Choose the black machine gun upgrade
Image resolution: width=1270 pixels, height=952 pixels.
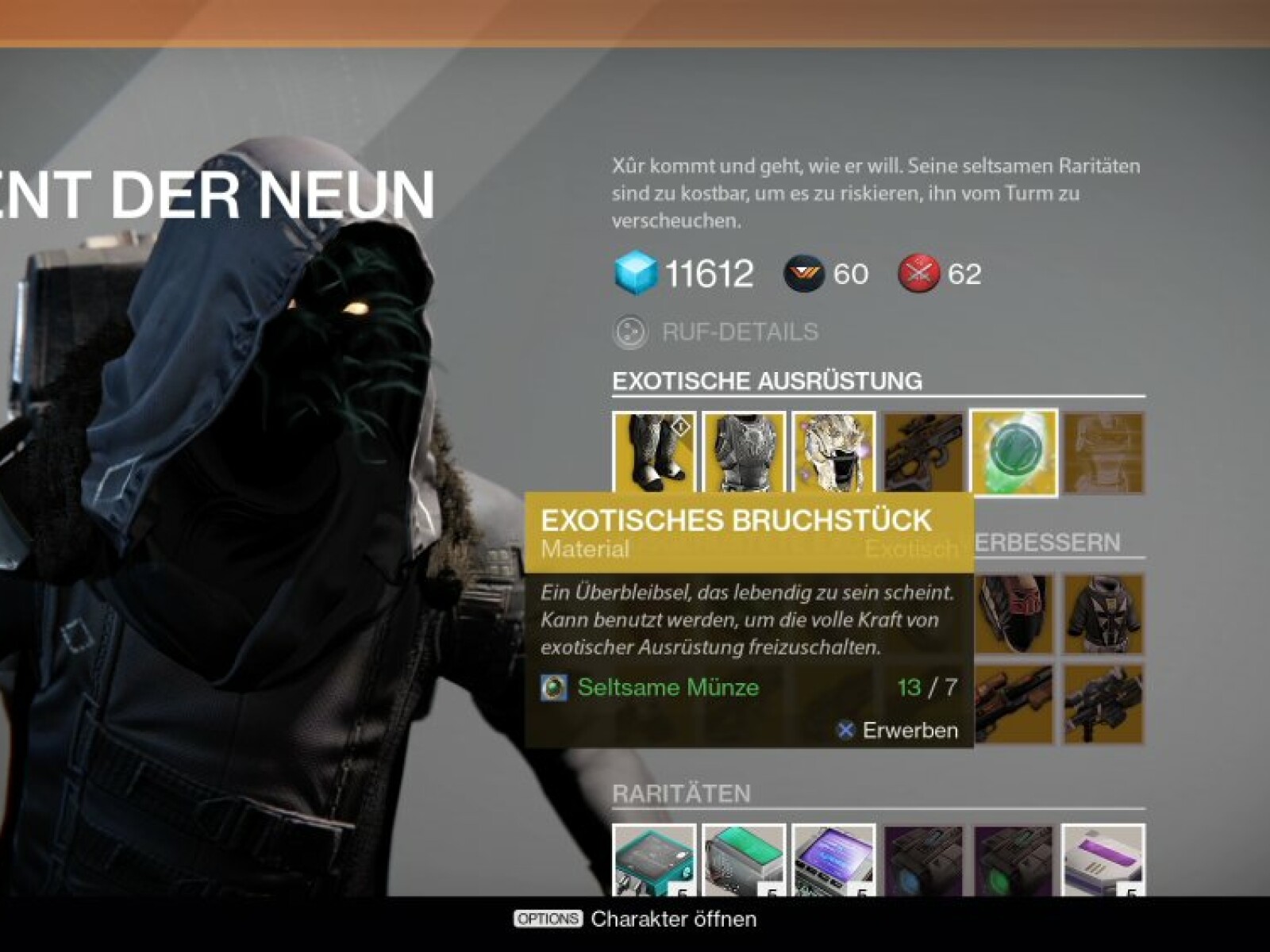pos(1103,704)
